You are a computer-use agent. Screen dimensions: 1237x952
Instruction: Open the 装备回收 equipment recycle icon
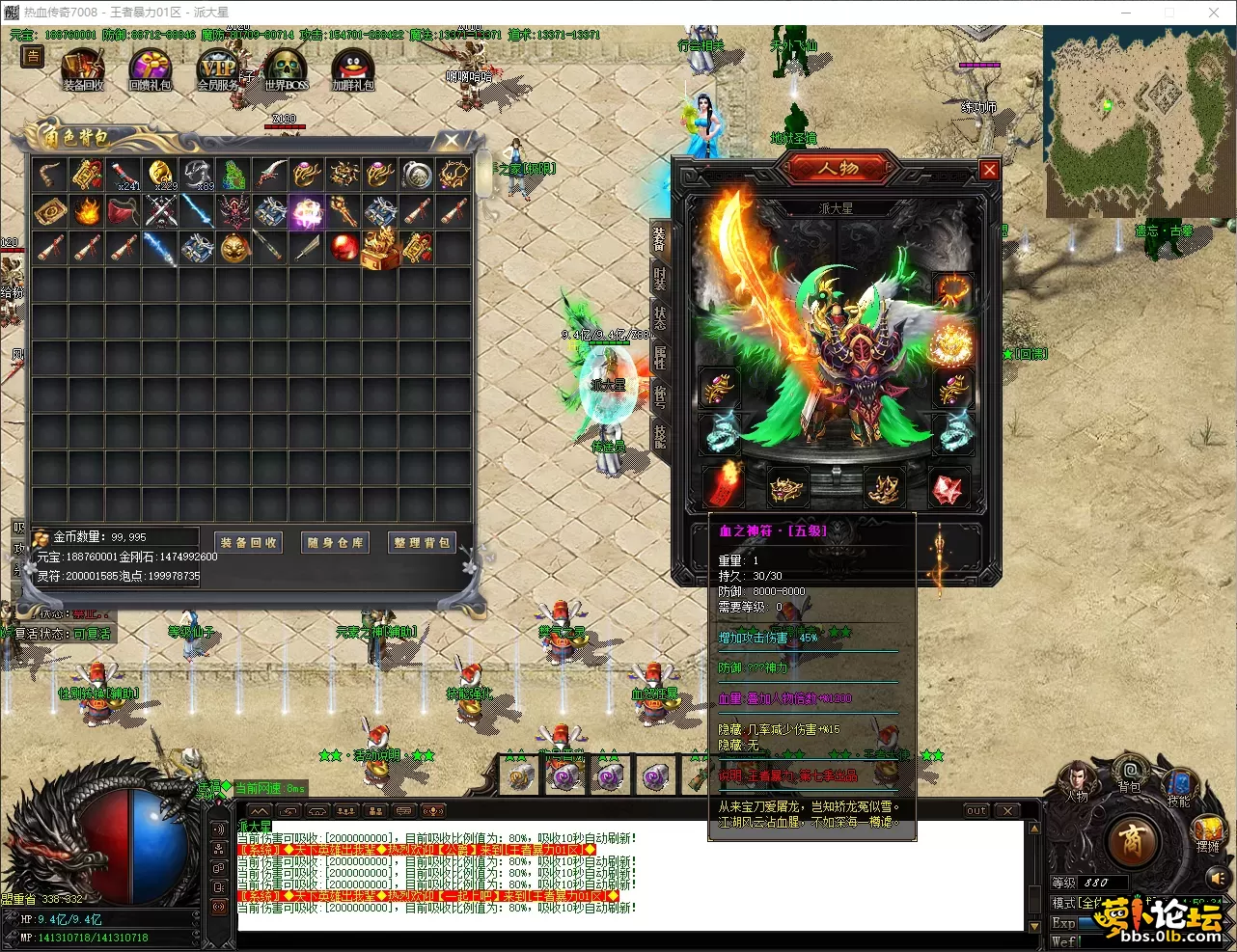pos(83,69)
